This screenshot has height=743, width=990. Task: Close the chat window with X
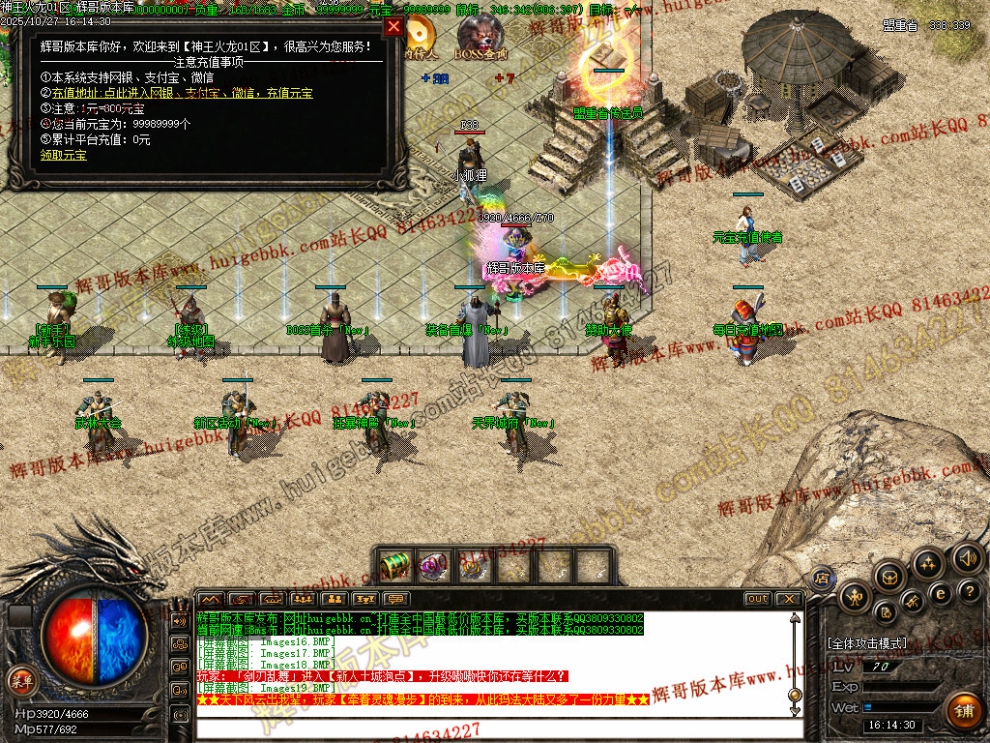[789, 599]
